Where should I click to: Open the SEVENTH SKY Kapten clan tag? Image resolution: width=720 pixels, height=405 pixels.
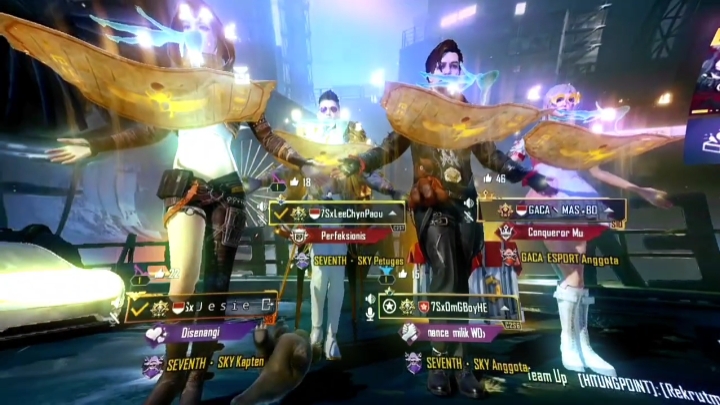click(205, 361)
